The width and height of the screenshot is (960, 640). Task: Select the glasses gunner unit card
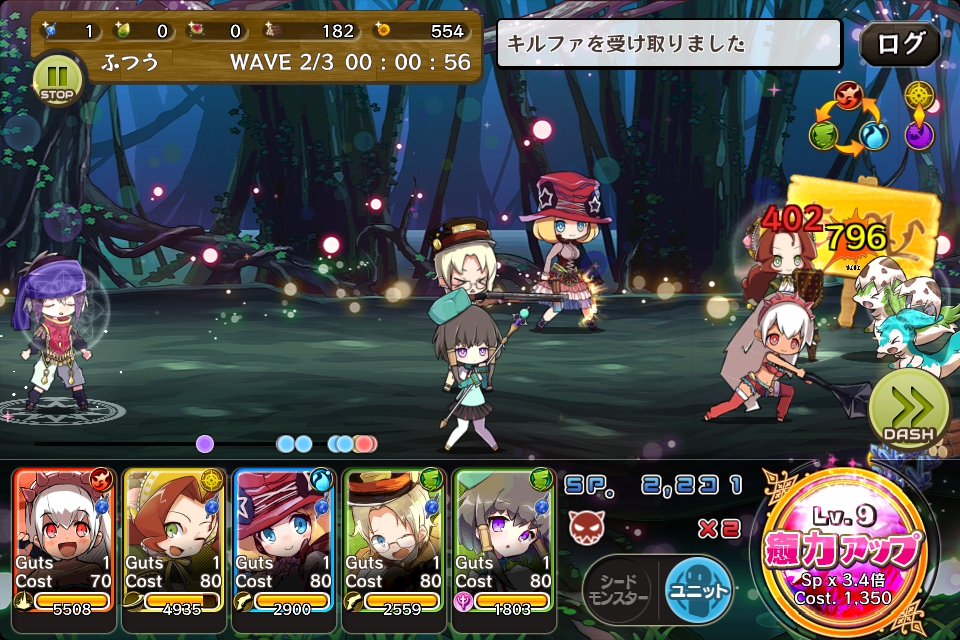[394, 540]
